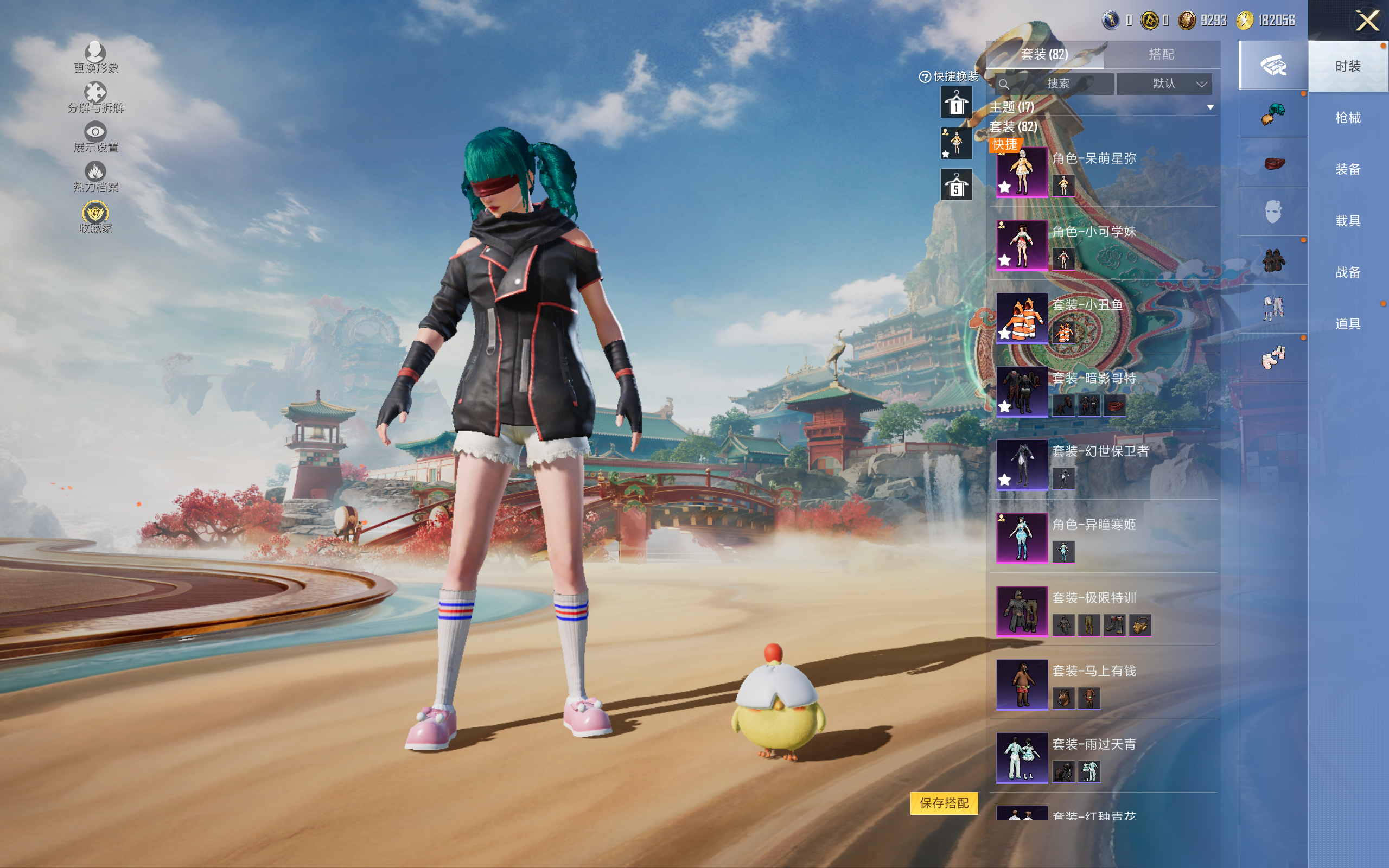Viewport: 1389px width, 868px height.
Task: Switch to the 搭配 tab
Action: pos(1161,55)
